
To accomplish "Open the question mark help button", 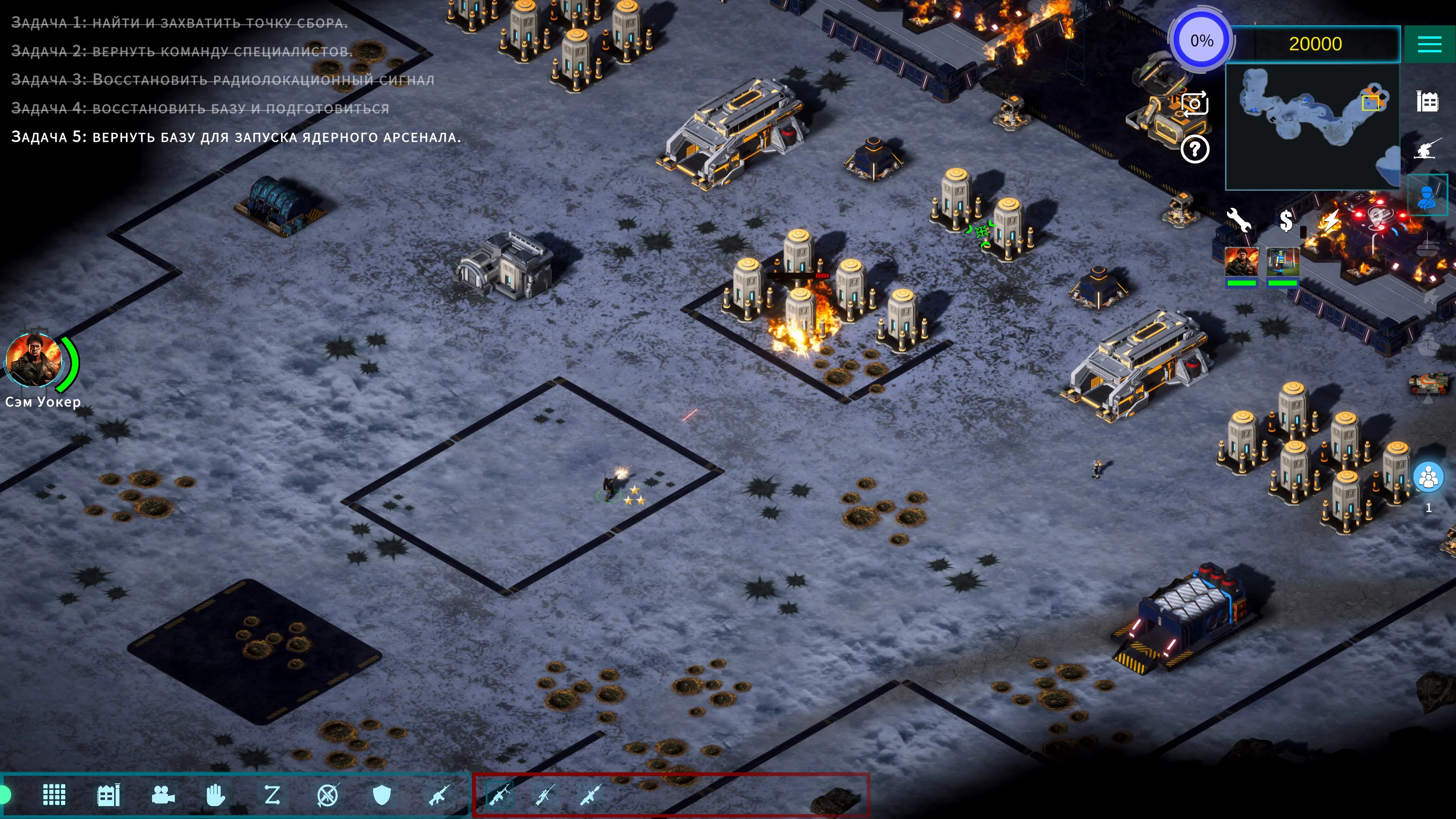I will pyautogui.click(x=1194, y=150).
